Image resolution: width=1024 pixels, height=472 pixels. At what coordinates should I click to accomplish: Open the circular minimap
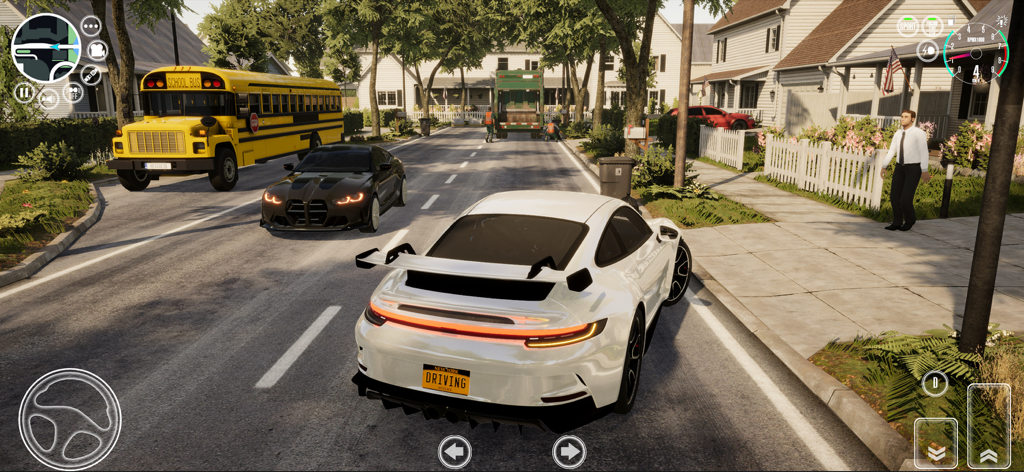pos(46,48)
